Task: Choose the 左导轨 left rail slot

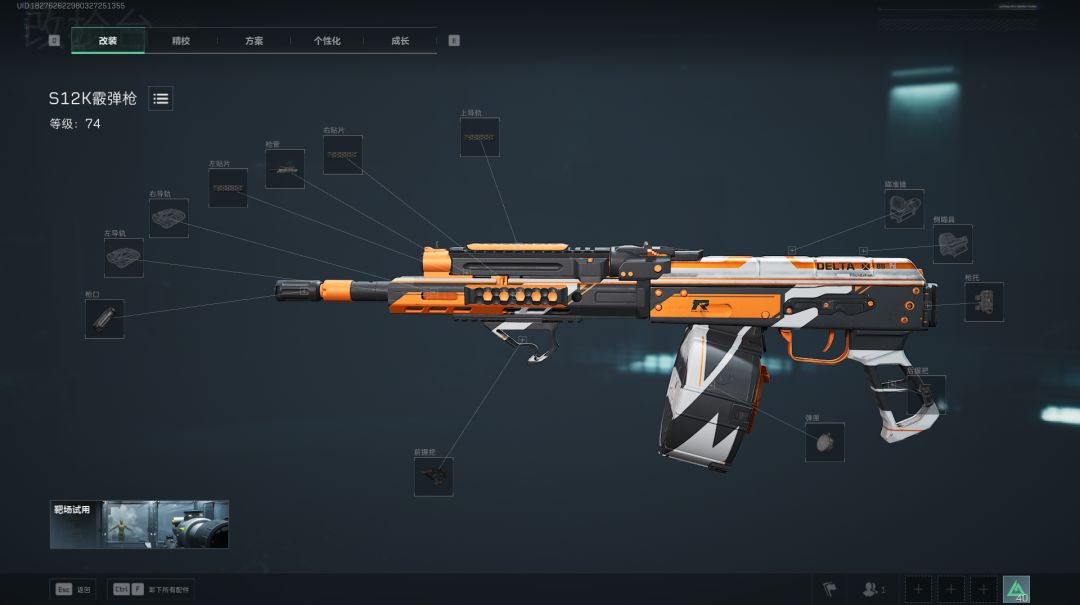Action: pos(124,257)
